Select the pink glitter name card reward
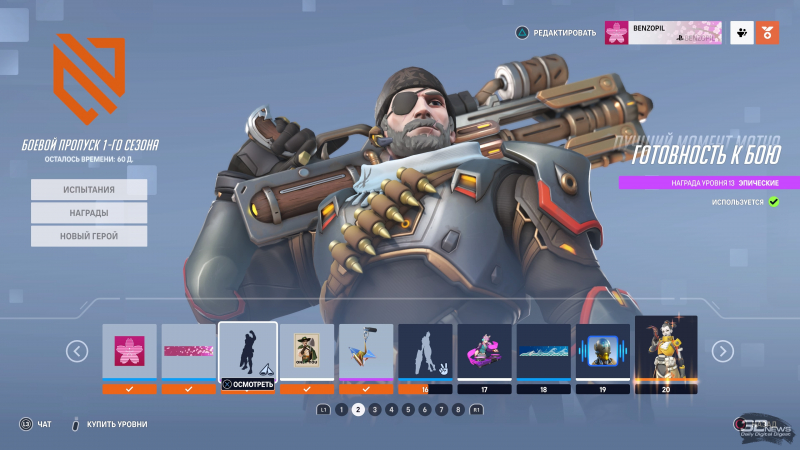 click(x=189, y=352)
